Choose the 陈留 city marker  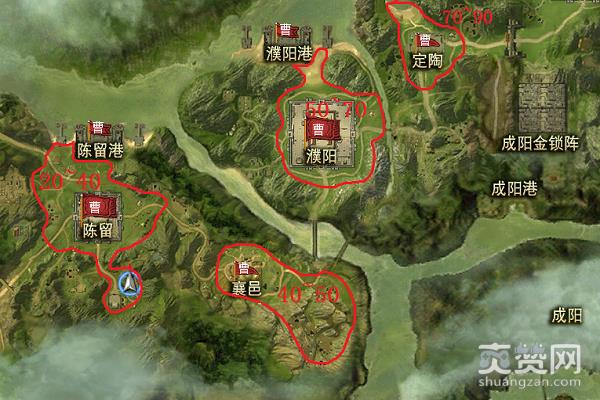(98, 208)
